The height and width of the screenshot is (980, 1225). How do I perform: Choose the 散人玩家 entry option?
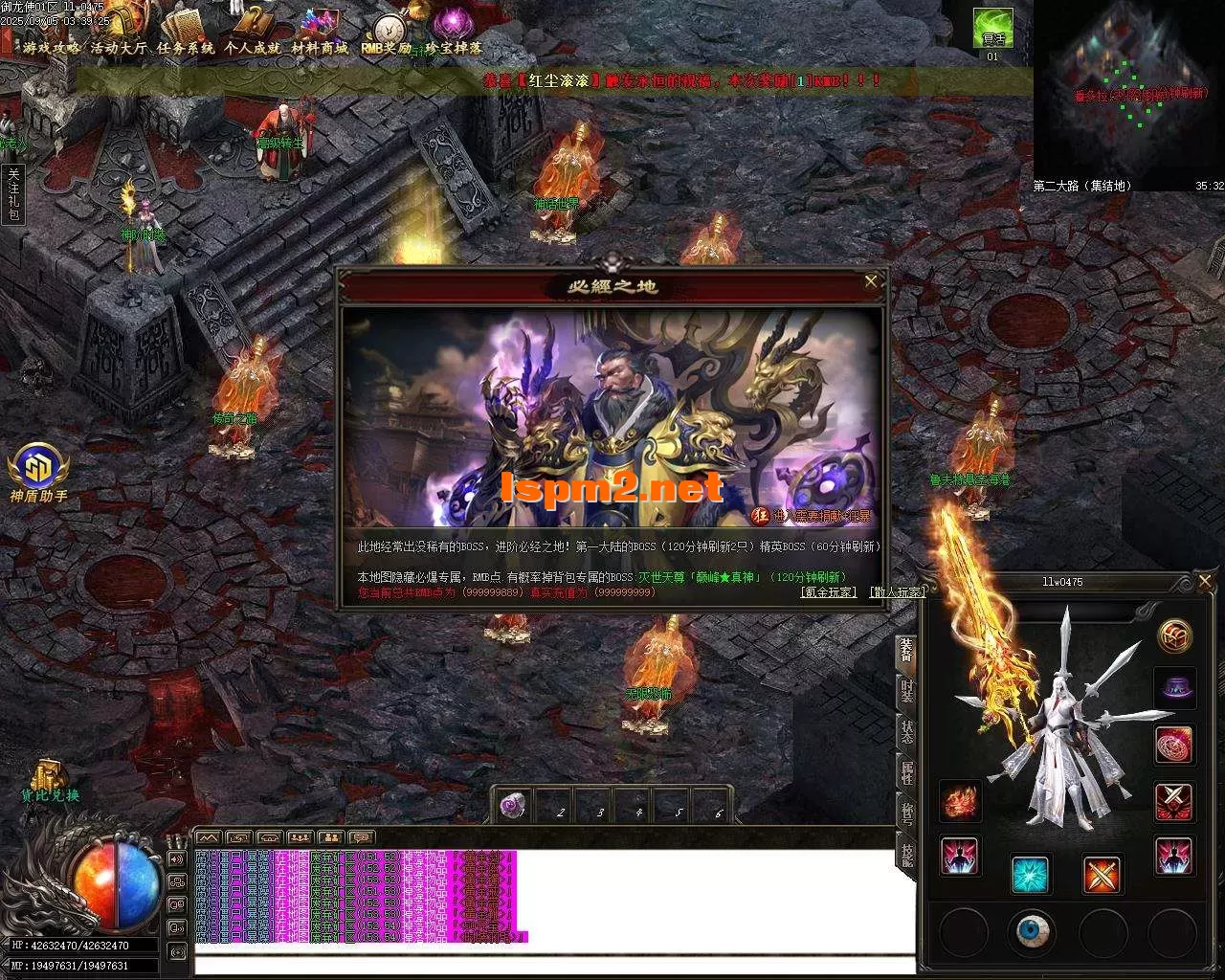pos(898,591)
